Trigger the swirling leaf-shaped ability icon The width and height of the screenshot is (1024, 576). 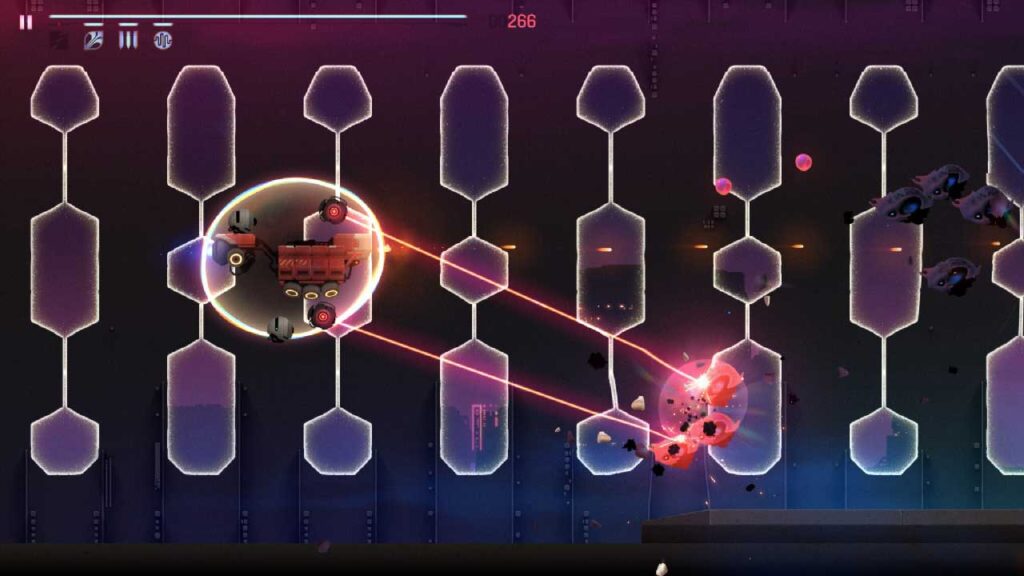(x=93, y=40)
